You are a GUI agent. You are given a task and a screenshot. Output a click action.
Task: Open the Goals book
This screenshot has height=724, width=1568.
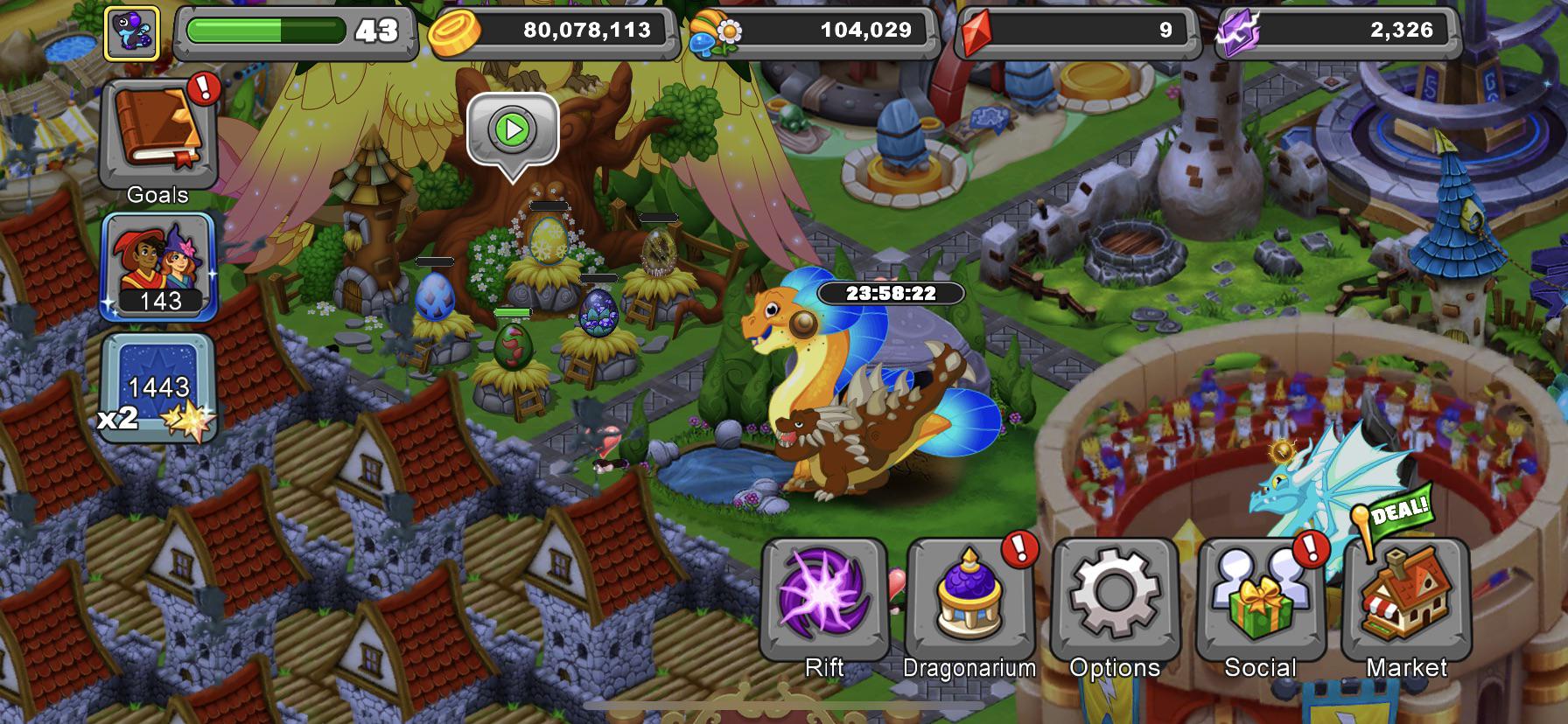tap(157, 140)
